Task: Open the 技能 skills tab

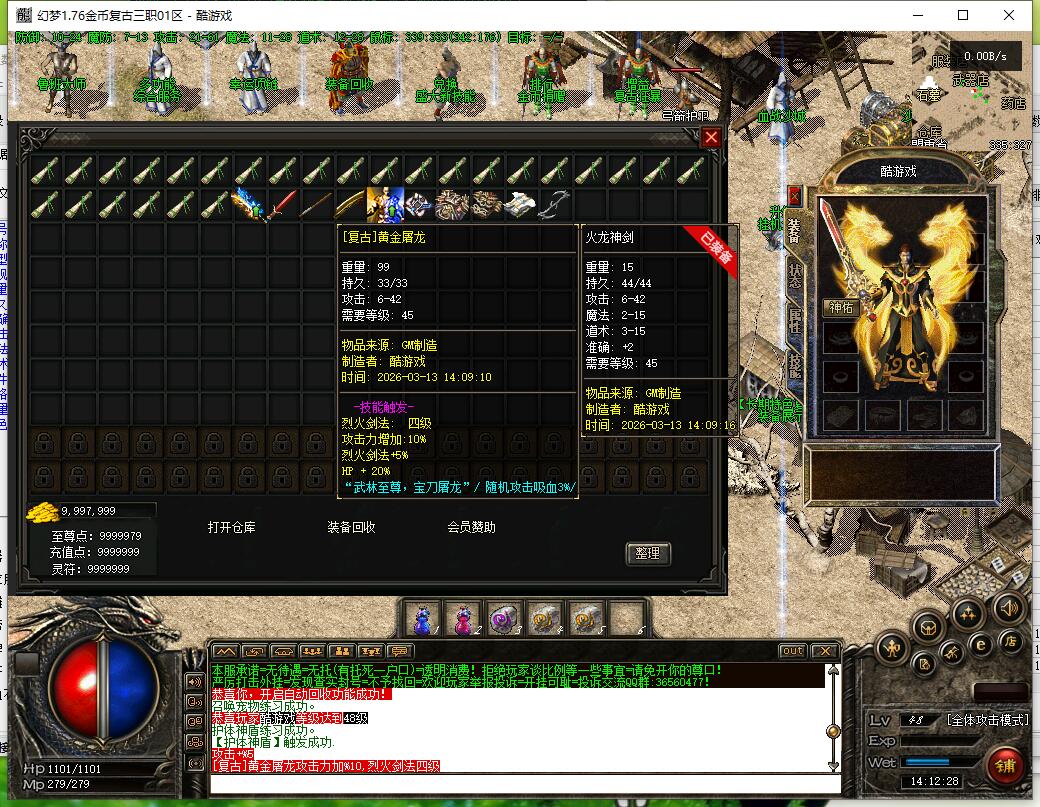Action: tap(795, 364)
